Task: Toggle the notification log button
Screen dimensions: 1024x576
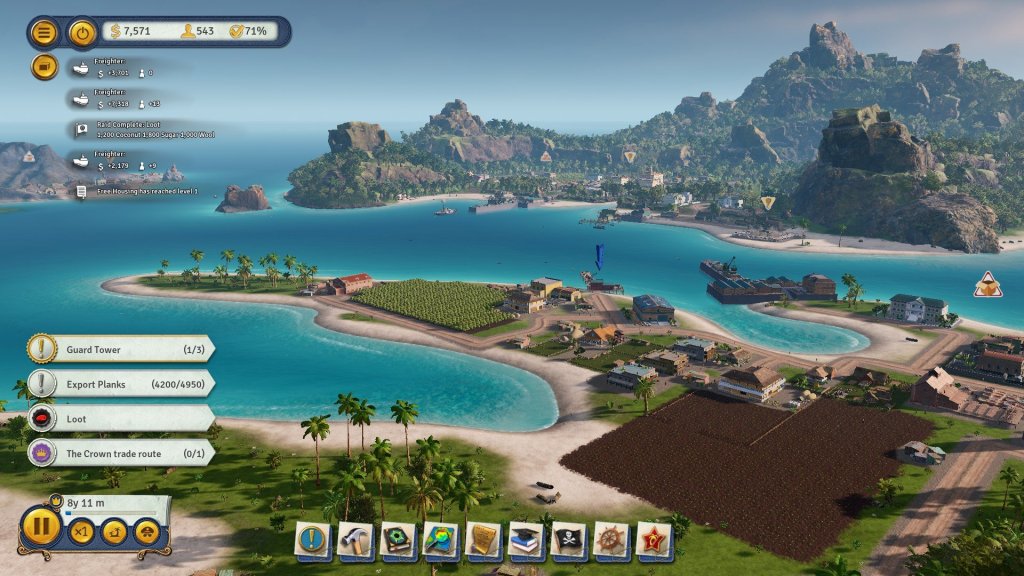Action: [x=45, y=67]
